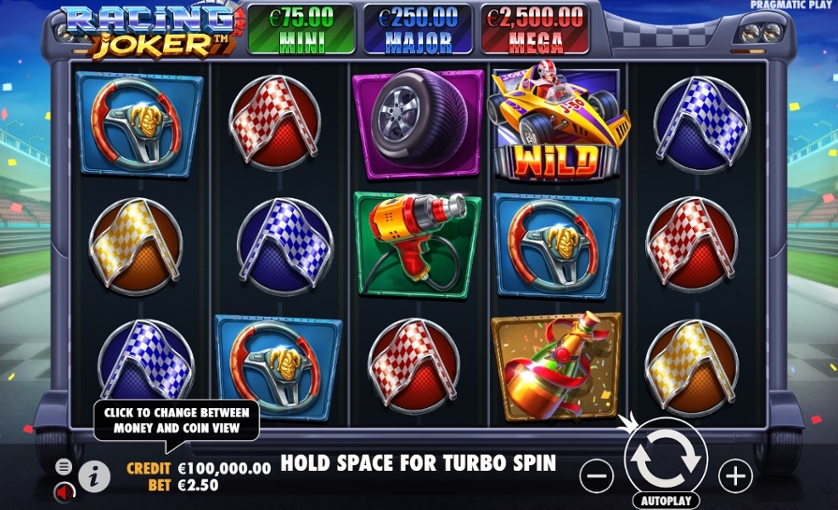Decrease the bet with the minus button
Screen dimensions: 838x510
(x=596, y=476)
